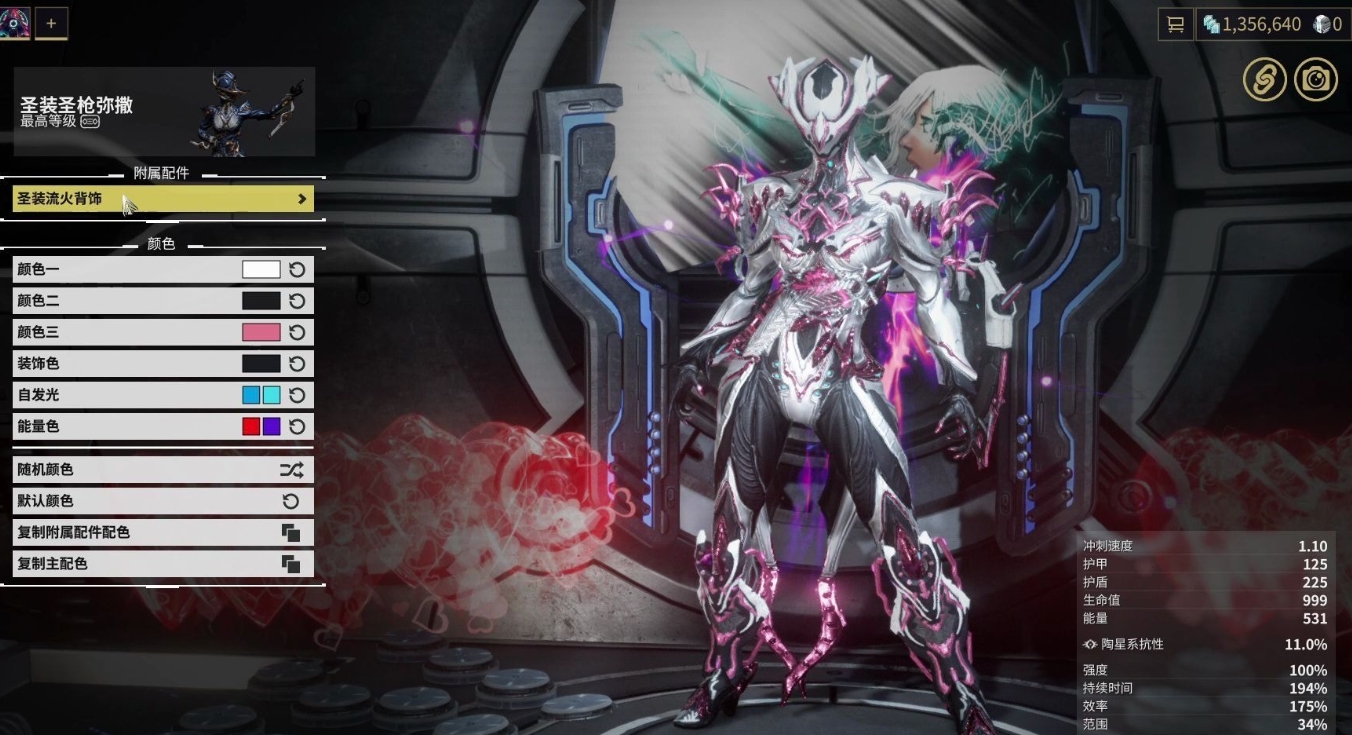The height and width of the screenshot is (735, 1352).
Task: Reset 颜色二 with its reset arrow icon
Action: (x=296, y=300)
